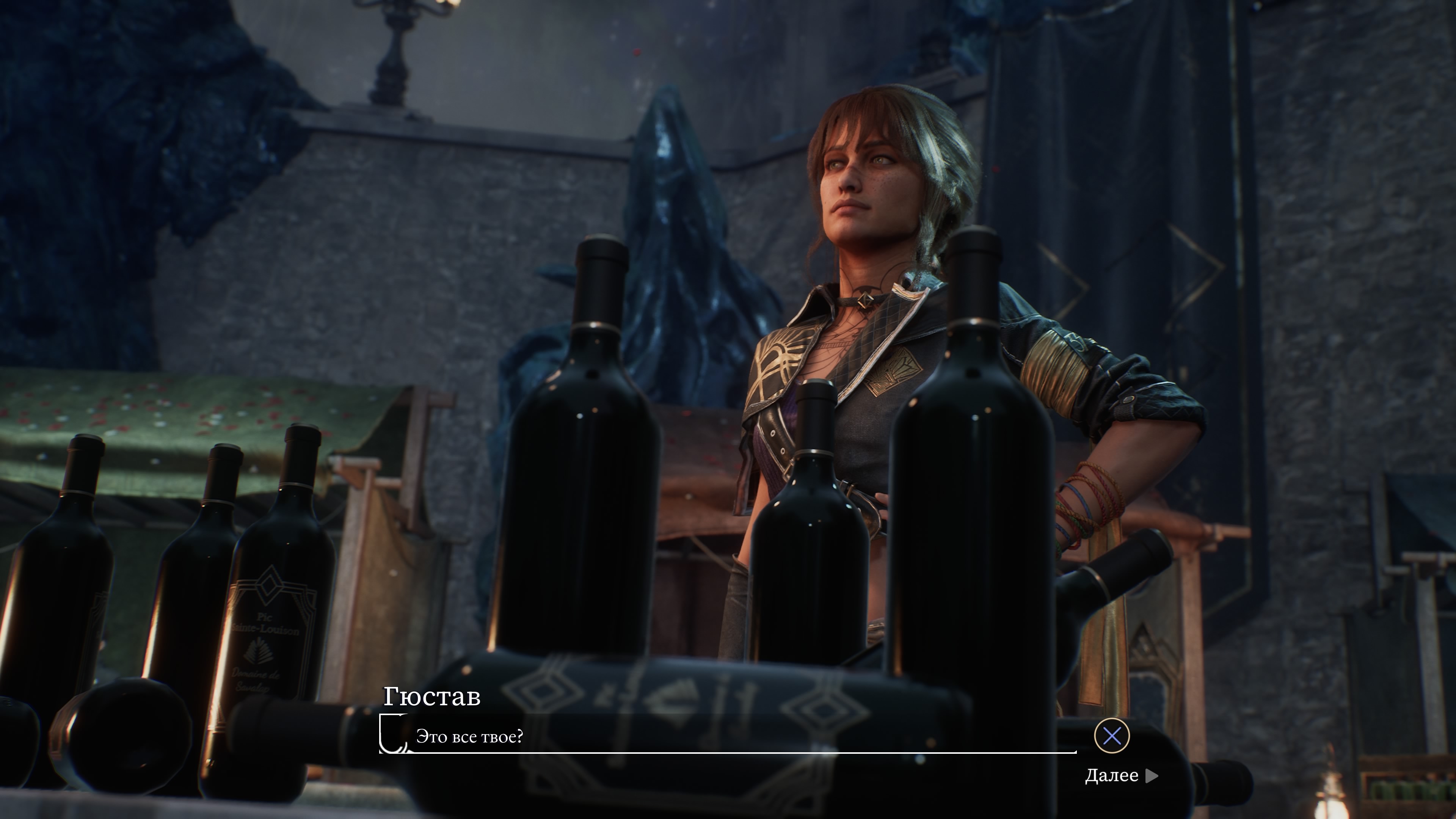
Task: Choose the reply "Это все твое?"
Action: pyautogui.click(x=470, y=736)
